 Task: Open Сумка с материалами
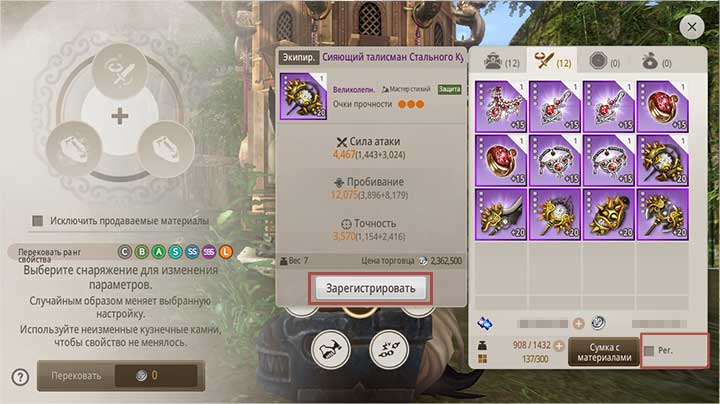pos(603,350)
